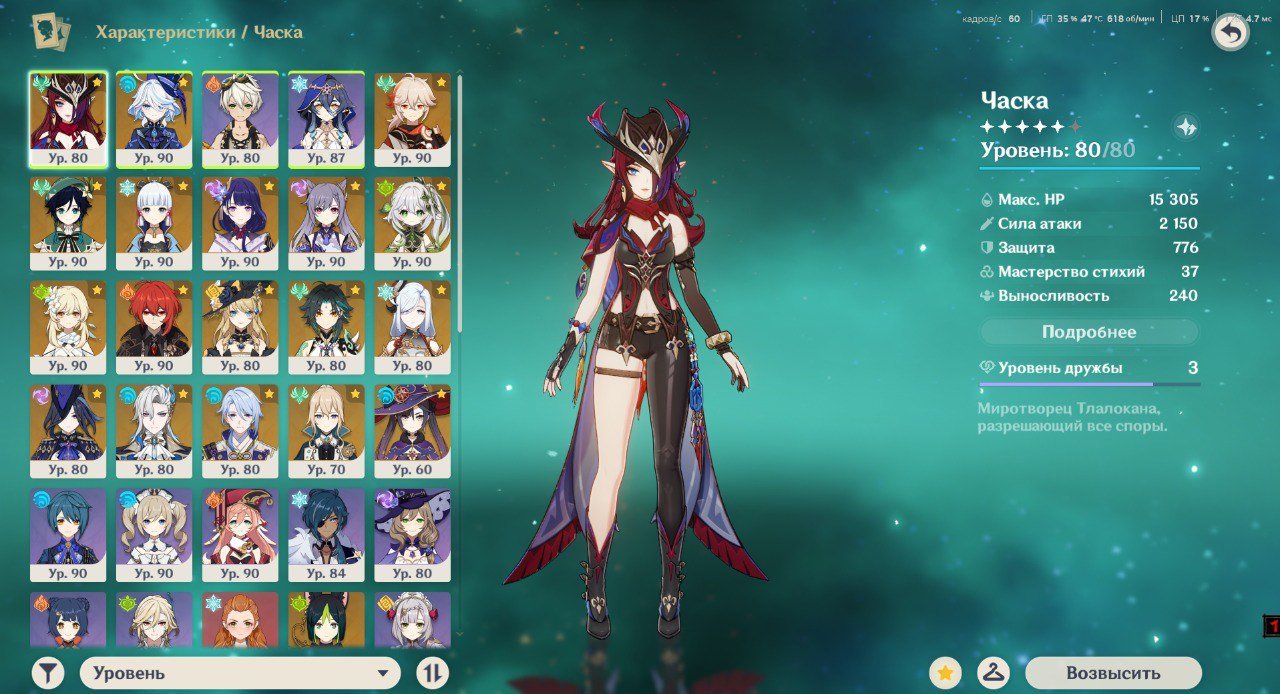Open the character filter funnel
Screen dimensions: 1280x694
click(x=47, y=673)
